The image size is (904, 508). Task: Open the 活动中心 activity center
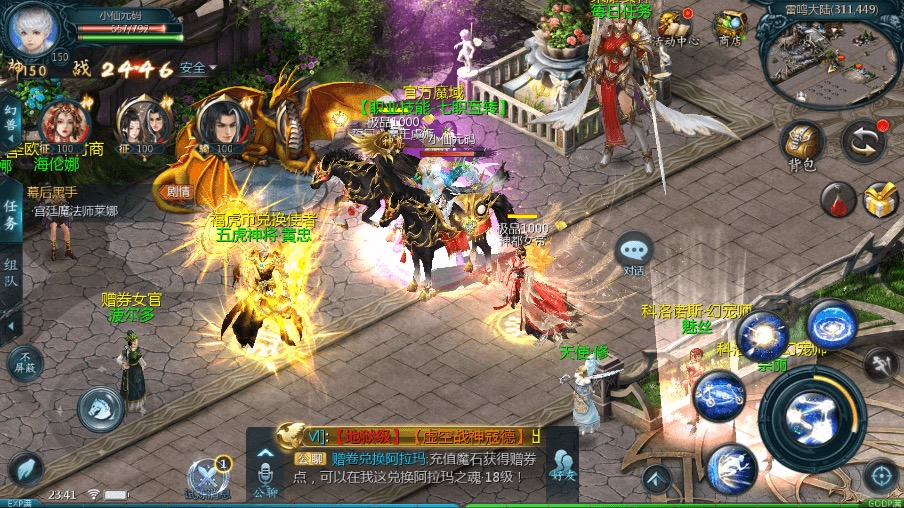coord(678,27)
